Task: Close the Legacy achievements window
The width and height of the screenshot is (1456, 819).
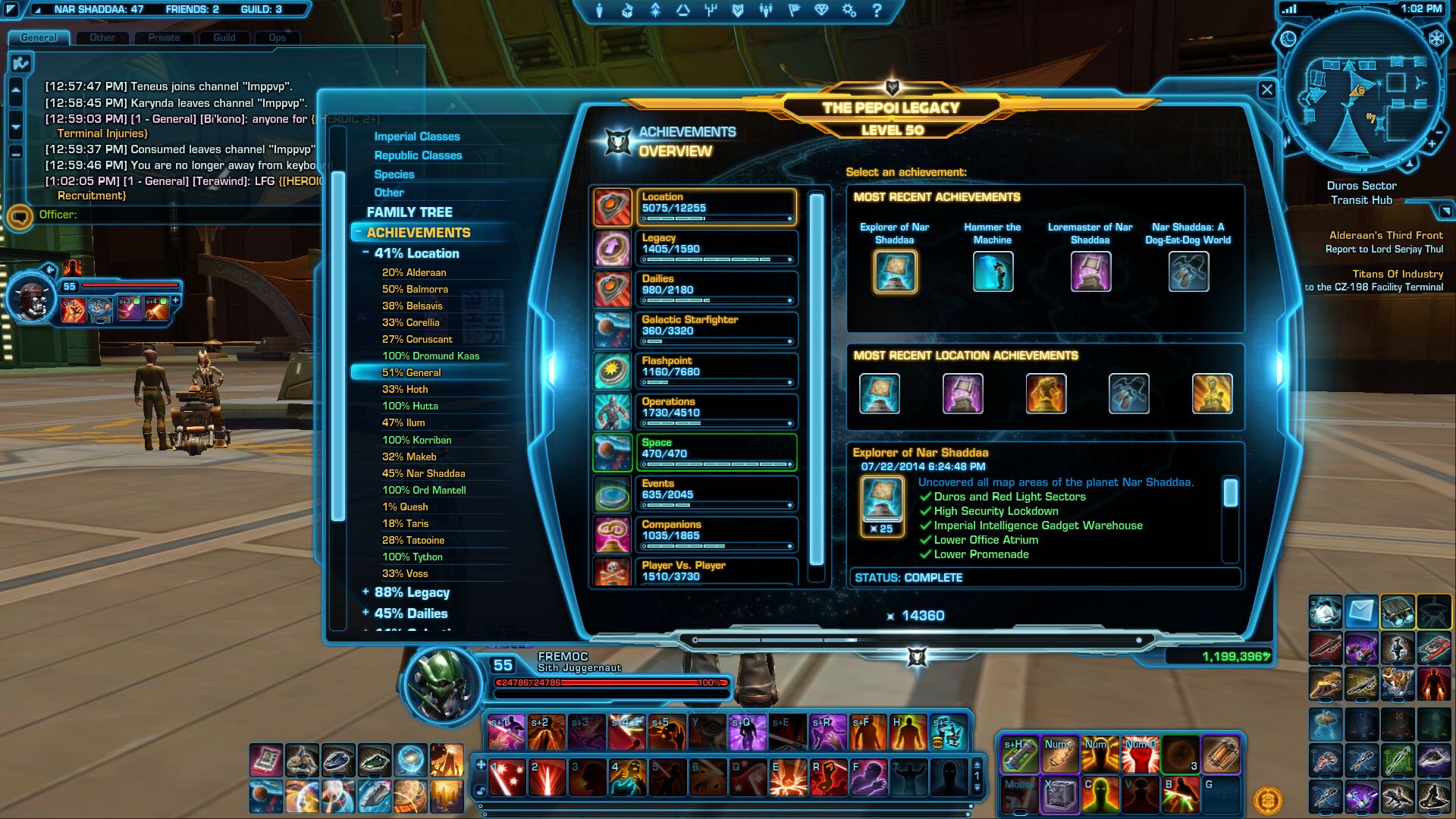Action: 1266,89
